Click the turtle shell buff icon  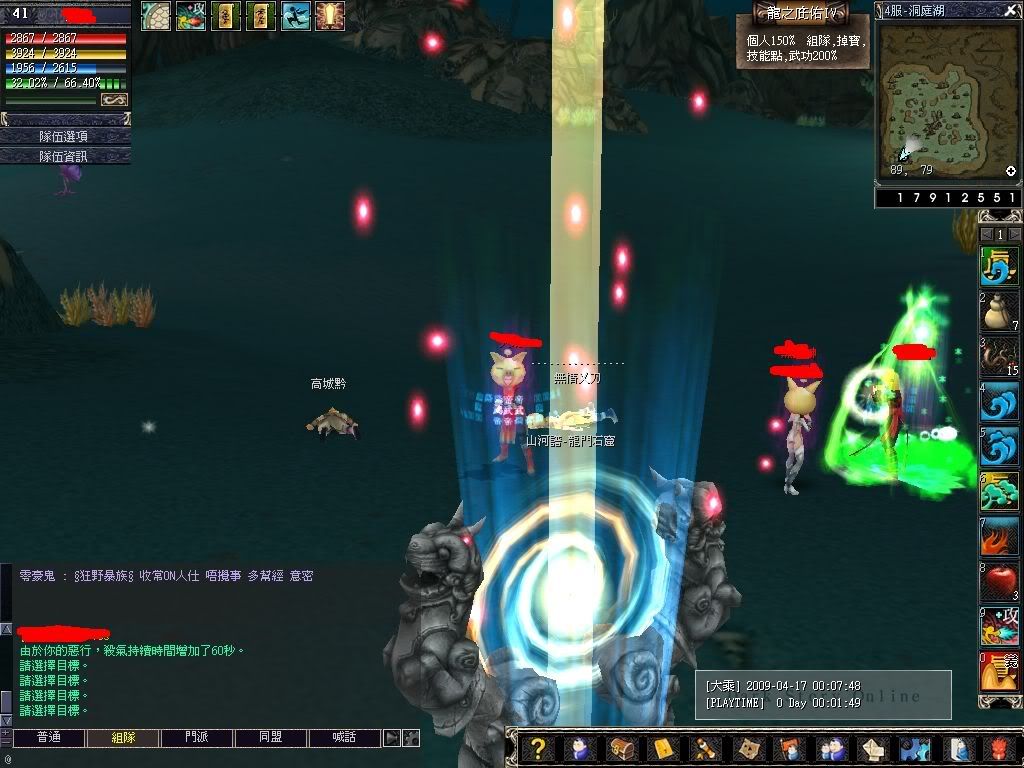tap(155, 15)
